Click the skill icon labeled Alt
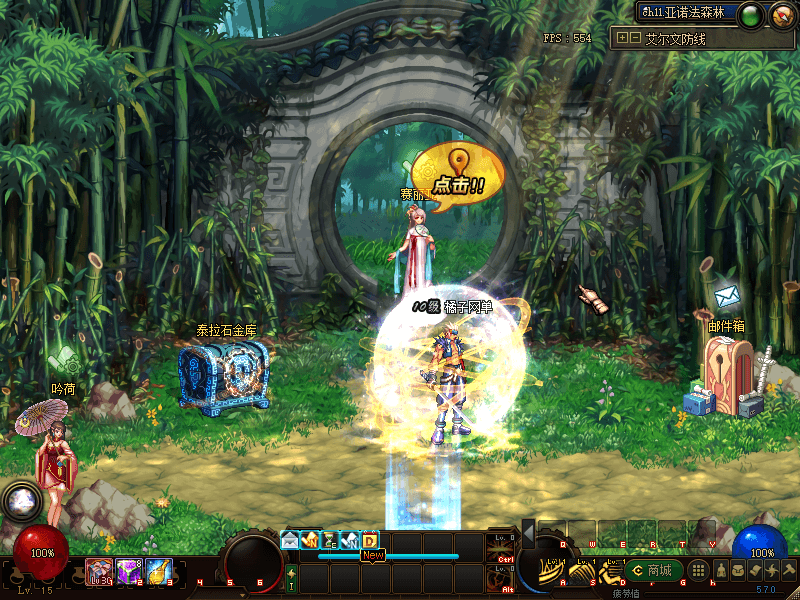The width and height of the screenshot is (800, 600). (505, 578)
